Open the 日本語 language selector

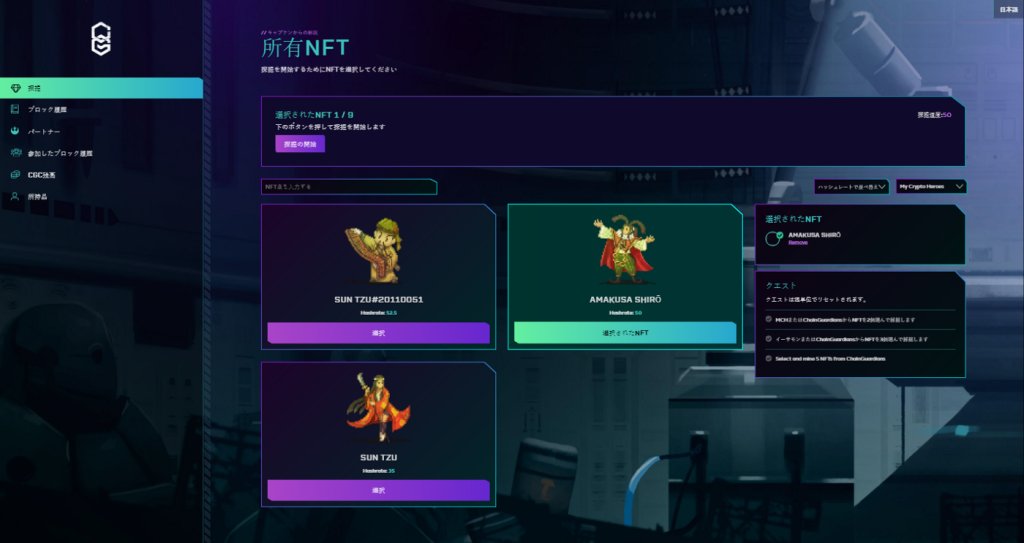pos(1008,9)
